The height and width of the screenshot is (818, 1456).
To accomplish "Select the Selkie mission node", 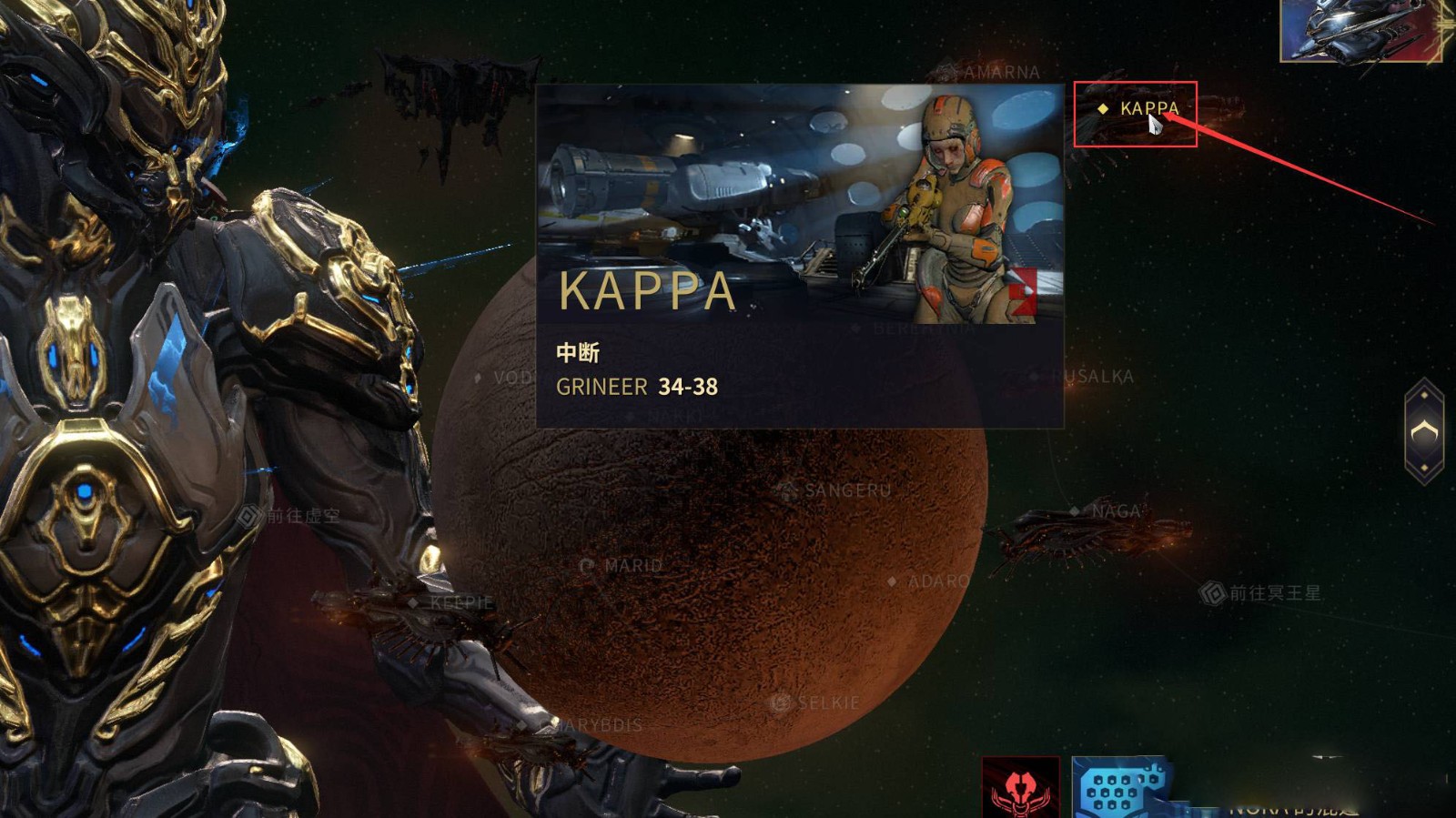I will [826, 703].
